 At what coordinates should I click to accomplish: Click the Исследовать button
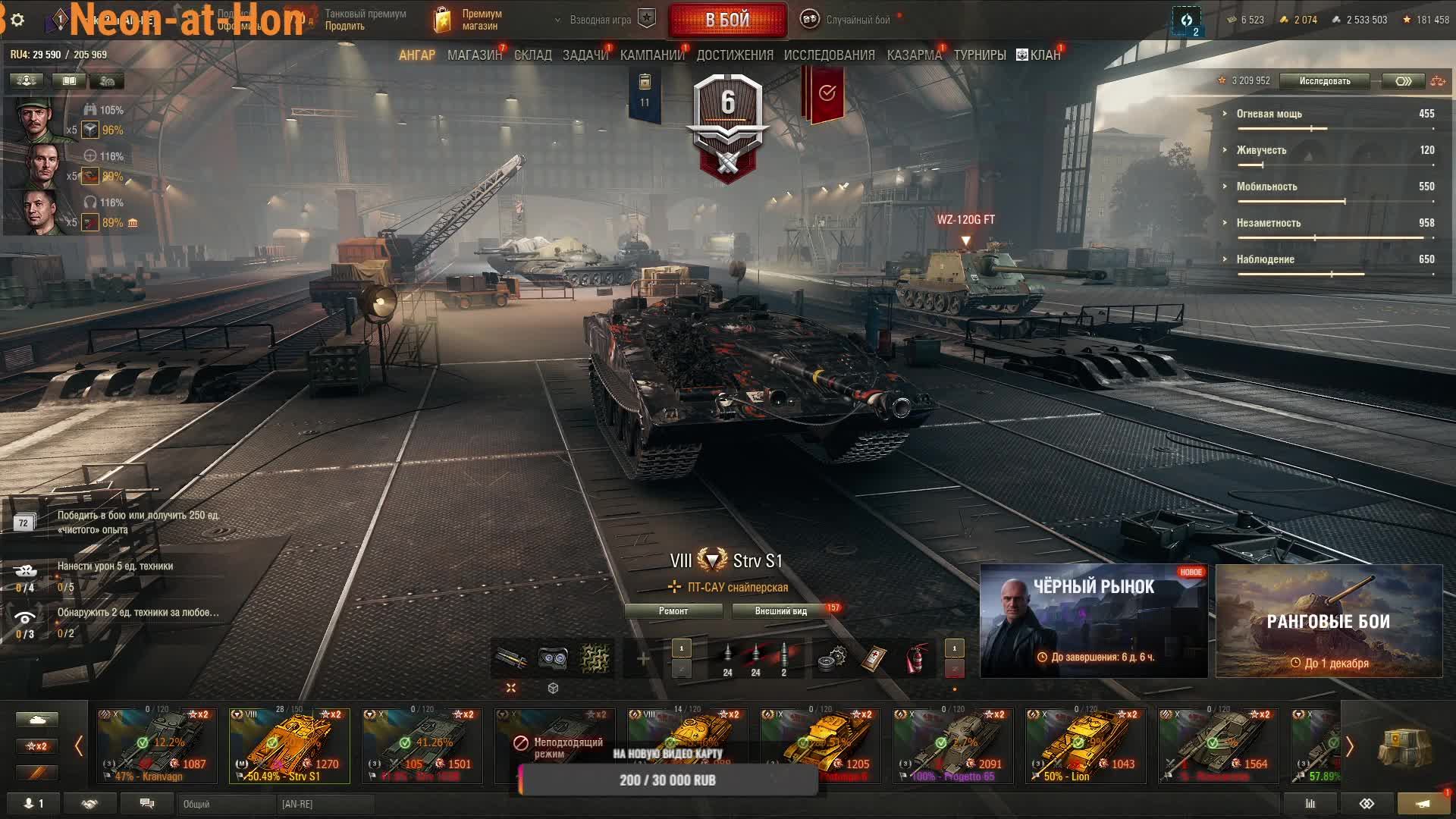pos(1324,81)
